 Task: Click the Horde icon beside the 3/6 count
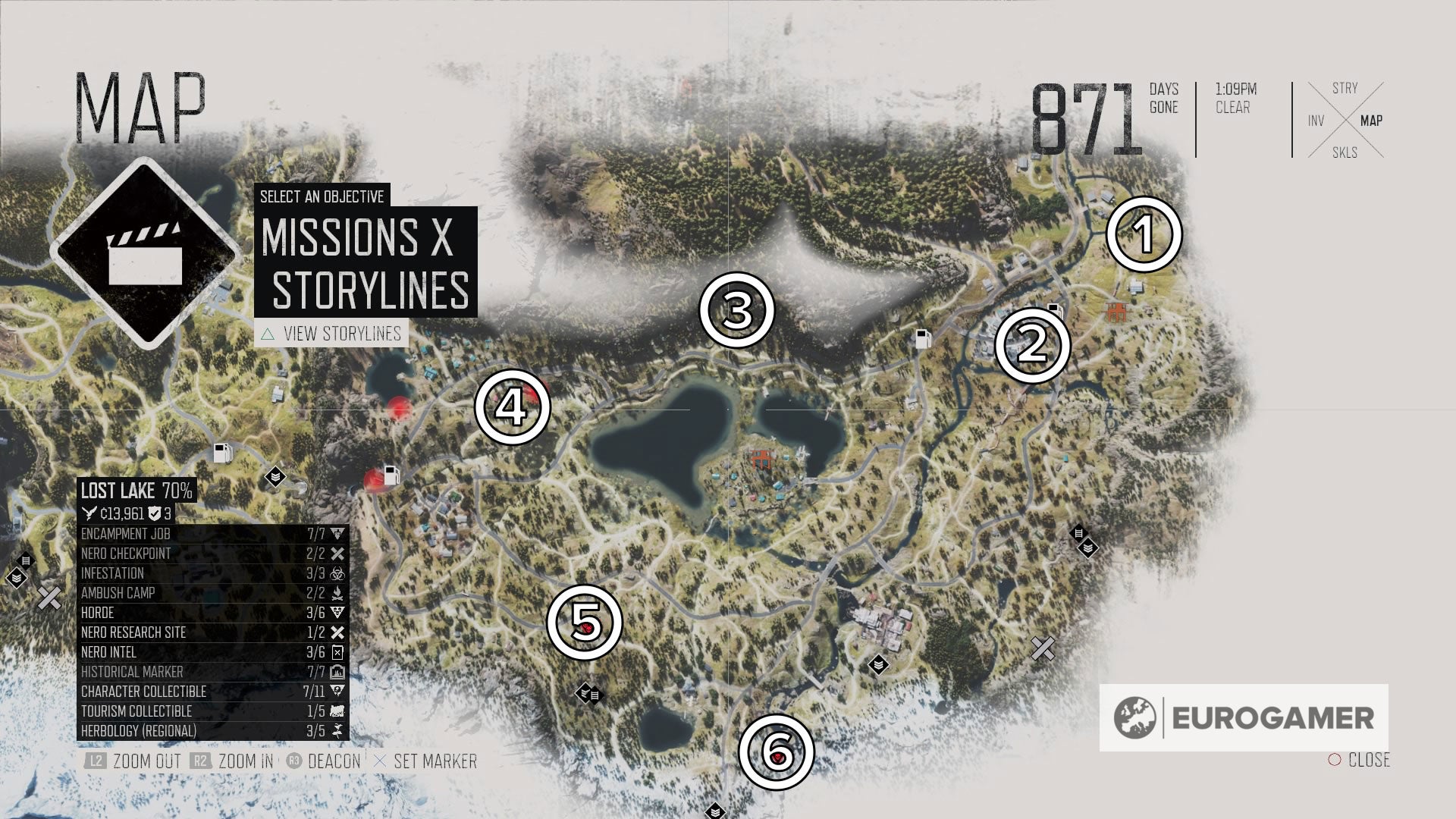[336, 613]
